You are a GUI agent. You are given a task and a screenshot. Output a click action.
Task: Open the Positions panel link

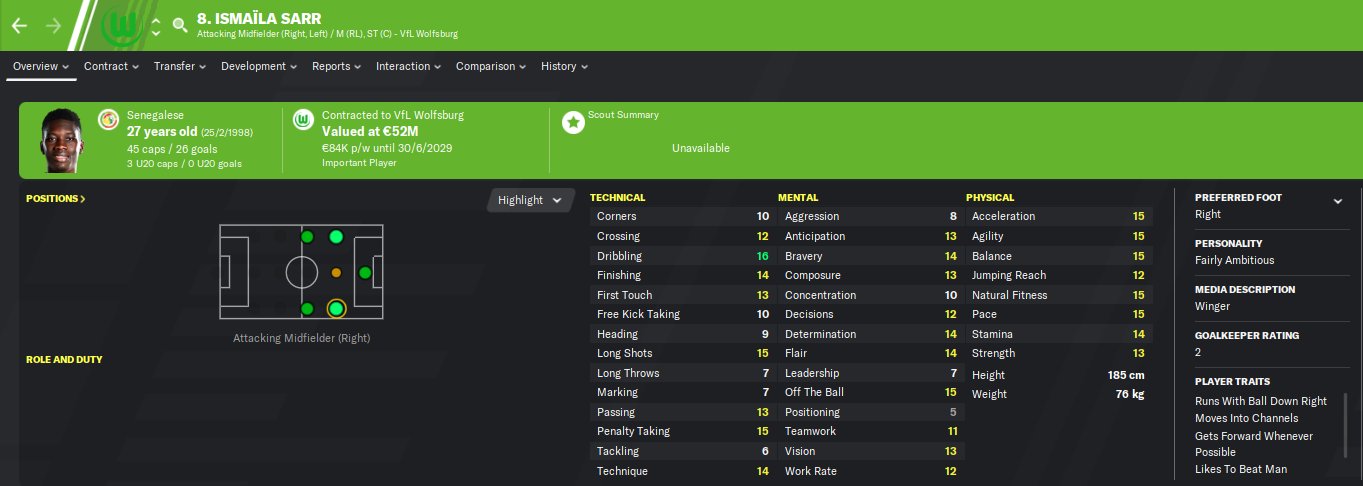56,199
